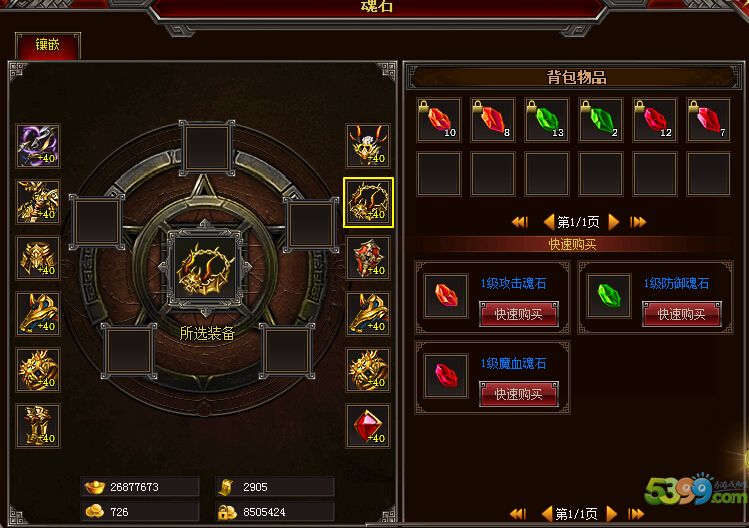Screen dimensions: 749x528
Task: Go to next page of backpack items
Action: [613, 222]
